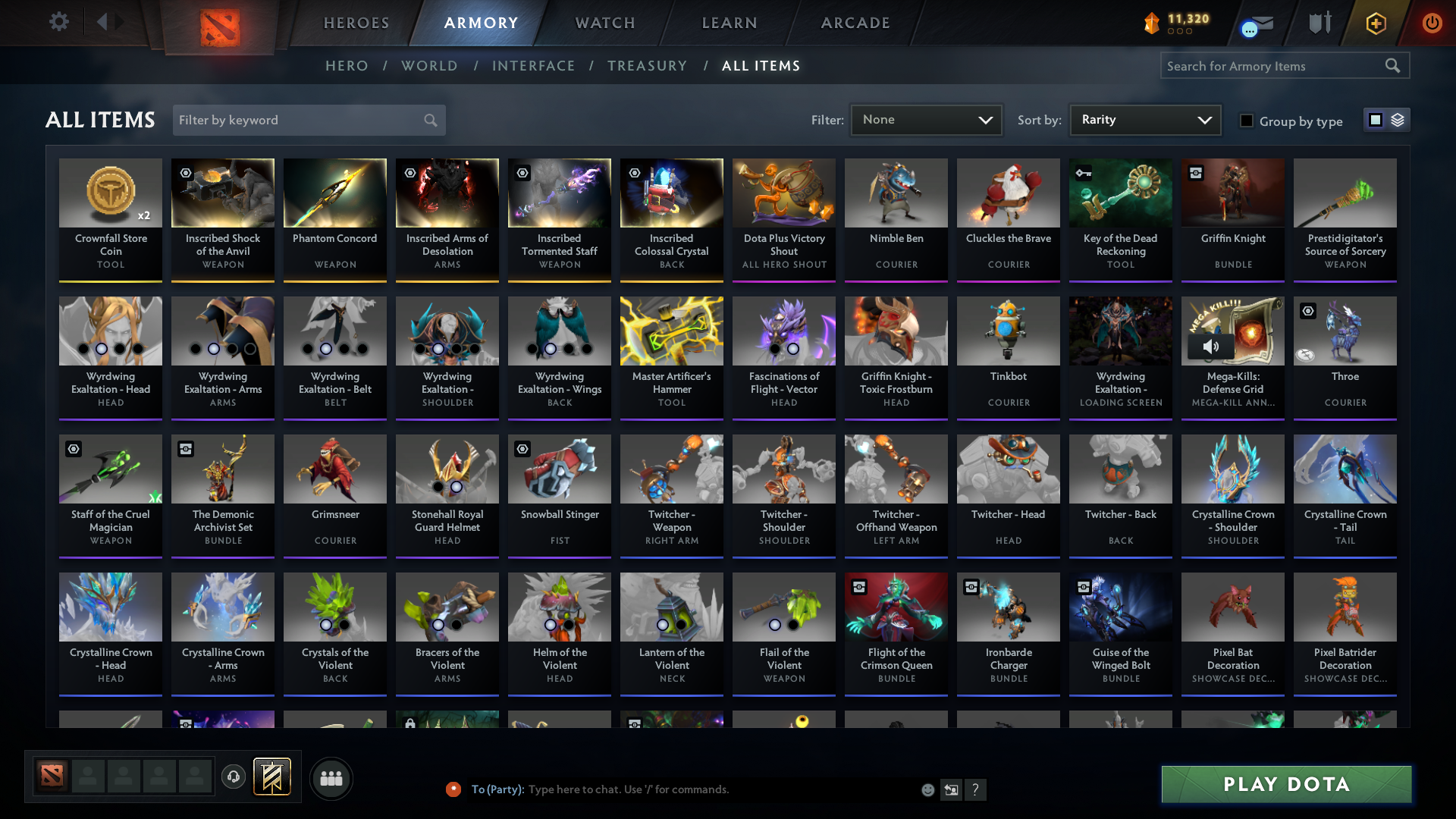Open the Settings gear in the top-left corner
This screenshot has height=819, width=1456.
(x=59, y=23)
